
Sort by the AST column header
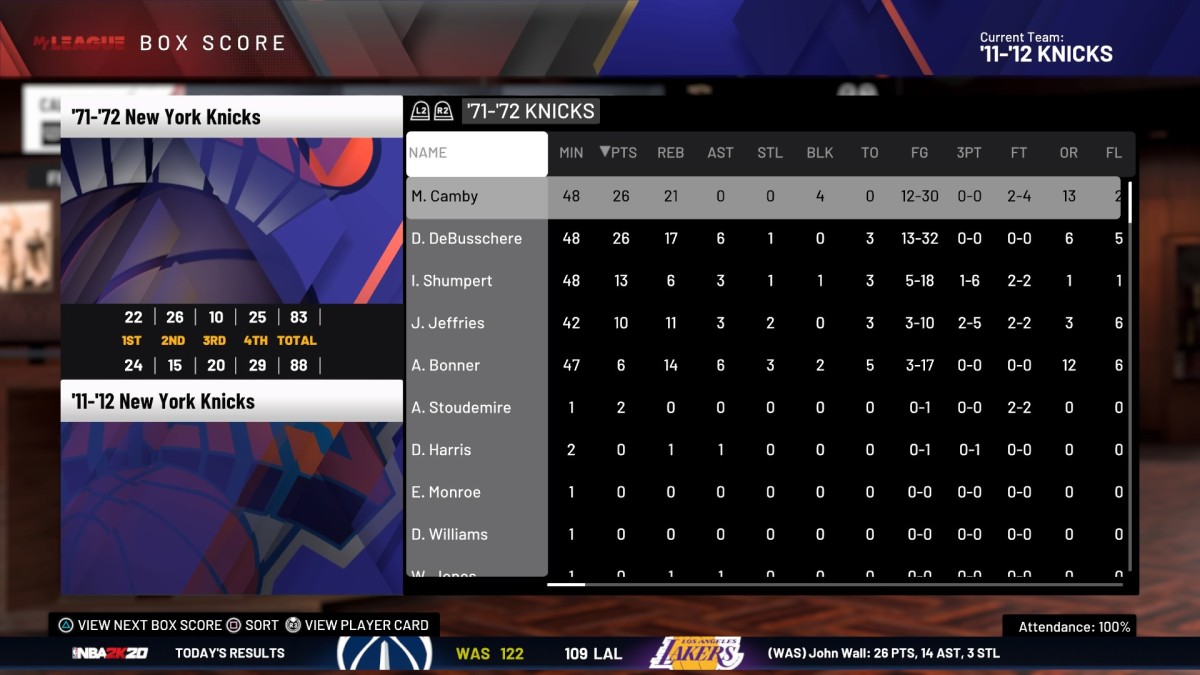(x=720, y=153)
